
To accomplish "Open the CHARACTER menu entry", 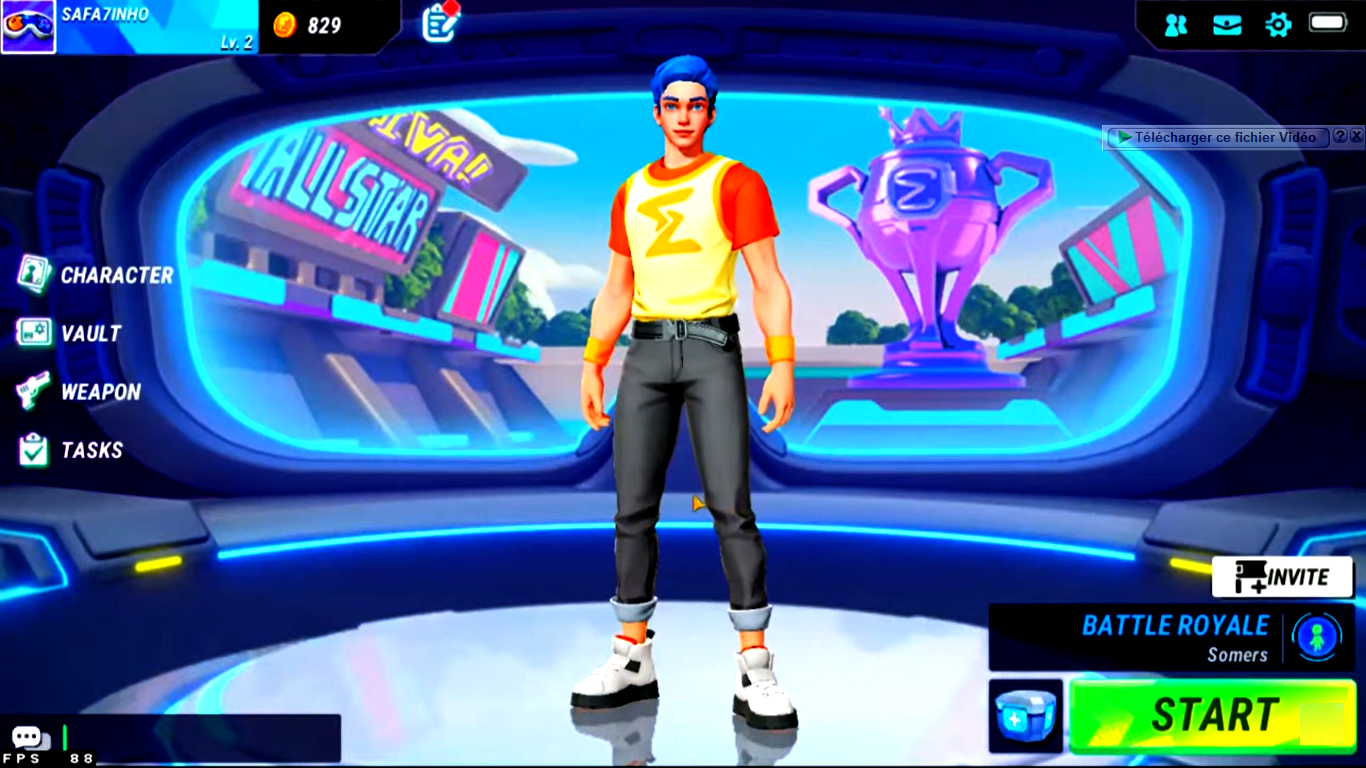I will 115,275.
